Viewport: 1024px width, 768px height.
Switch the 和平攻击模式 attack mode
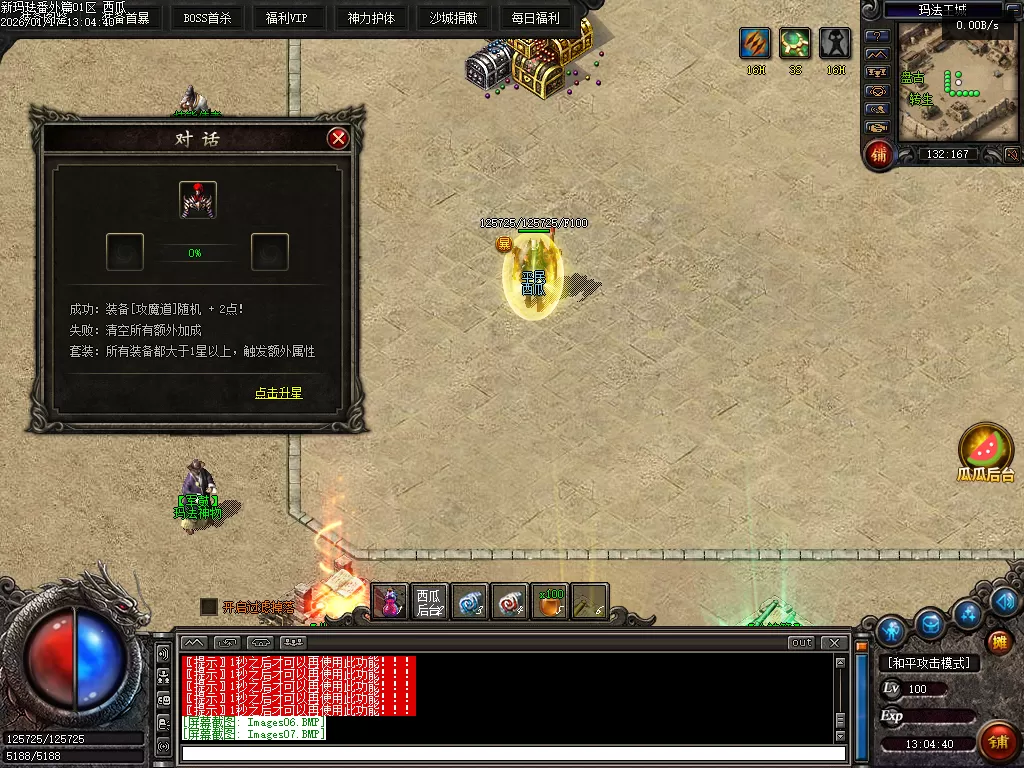(x=929, y=662)
